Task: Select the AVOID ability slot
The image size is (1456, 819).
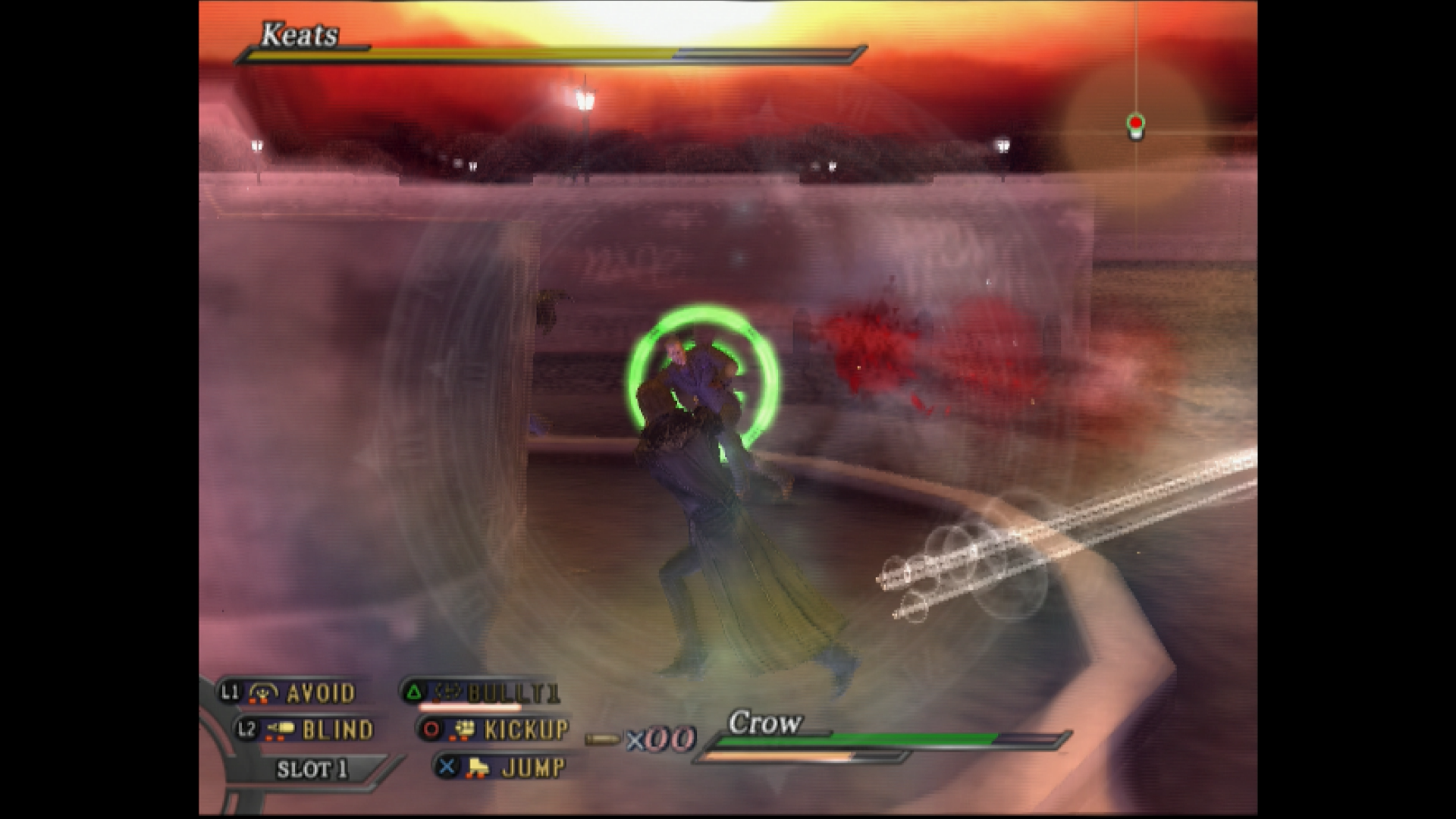Action: tap(290, 692)
